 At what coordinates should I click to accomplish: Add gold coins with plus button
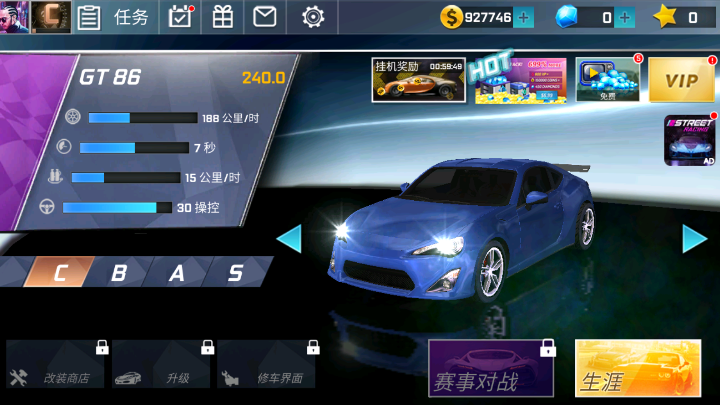pyautogui.click(x=523, y=17)
